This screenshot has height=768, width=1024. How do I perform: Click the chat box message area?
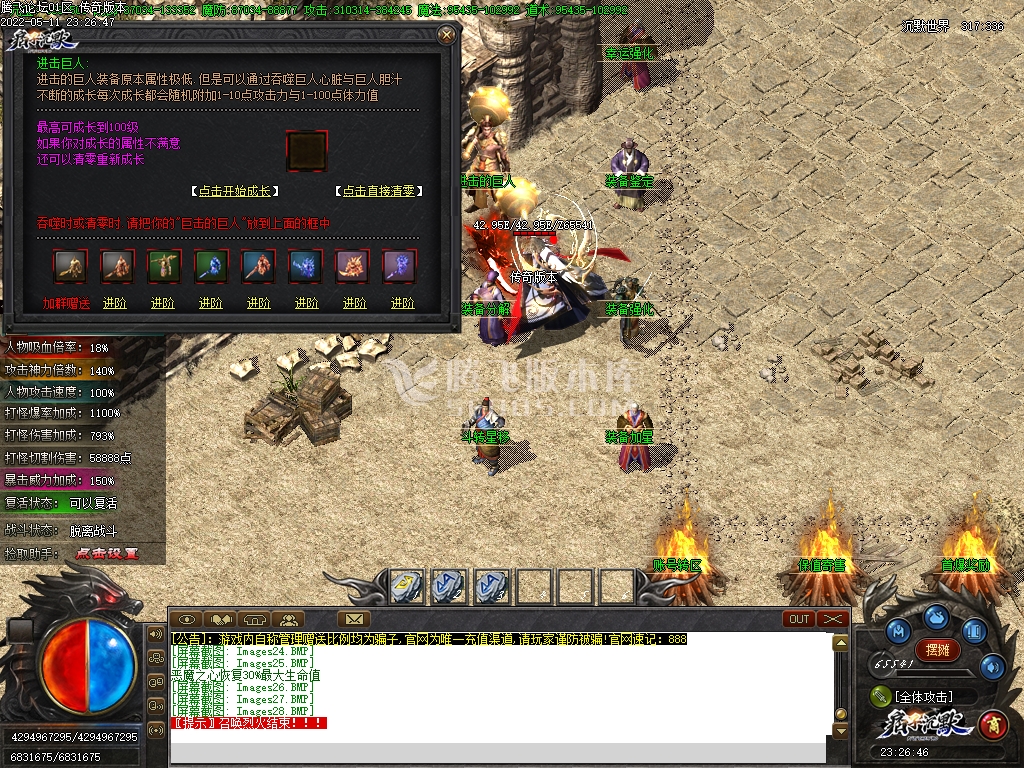[x=500, y=690]
